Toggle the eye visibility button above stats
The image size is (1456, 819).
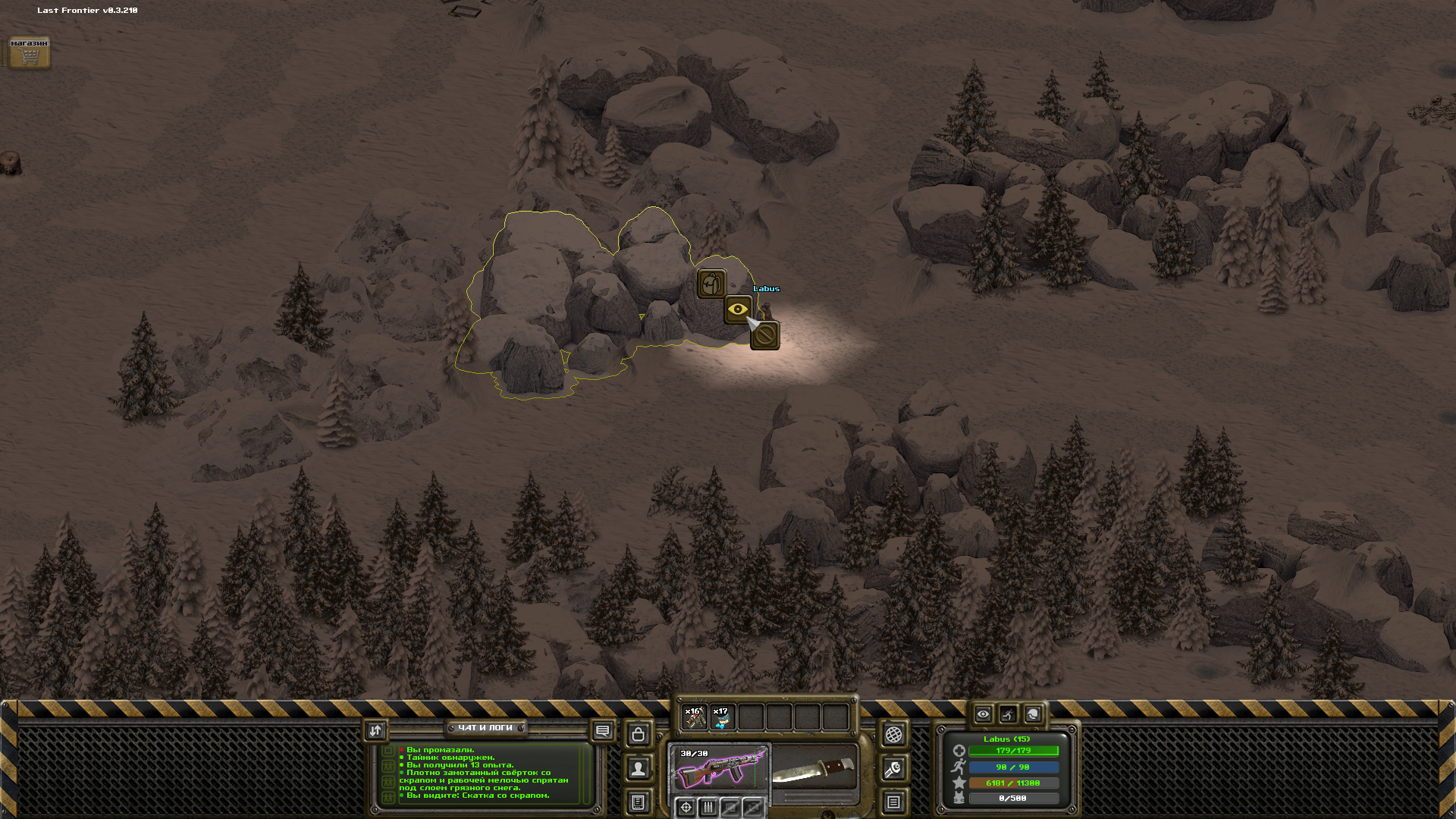[x=983, y=714]
